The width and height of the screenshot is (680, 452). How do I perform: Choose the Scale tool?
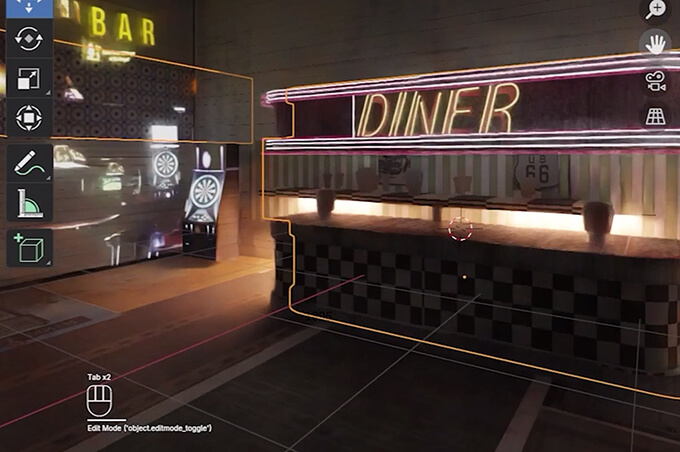[29, 79]
